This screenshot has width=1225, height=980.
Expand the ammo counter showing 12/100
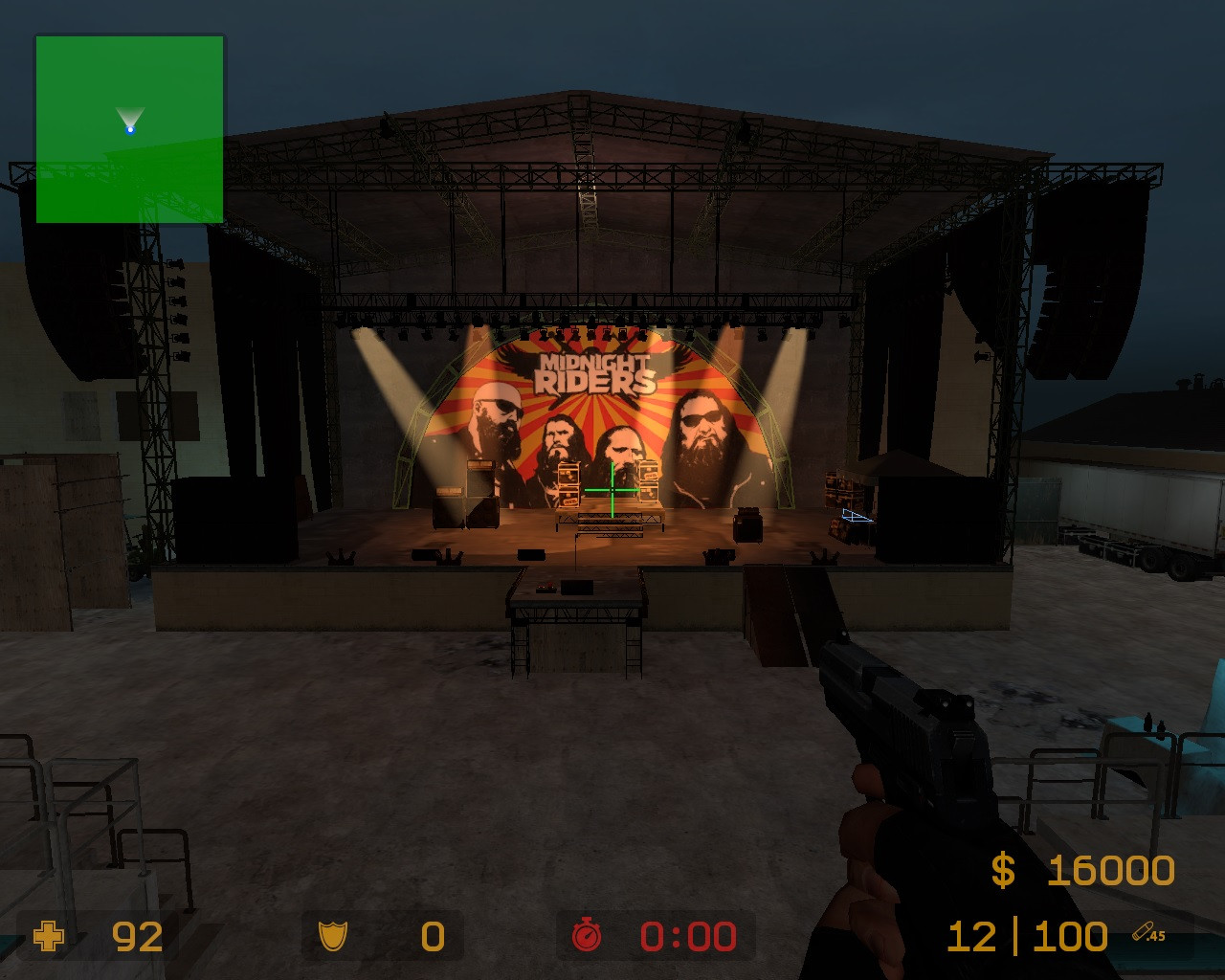[1026, 935]
